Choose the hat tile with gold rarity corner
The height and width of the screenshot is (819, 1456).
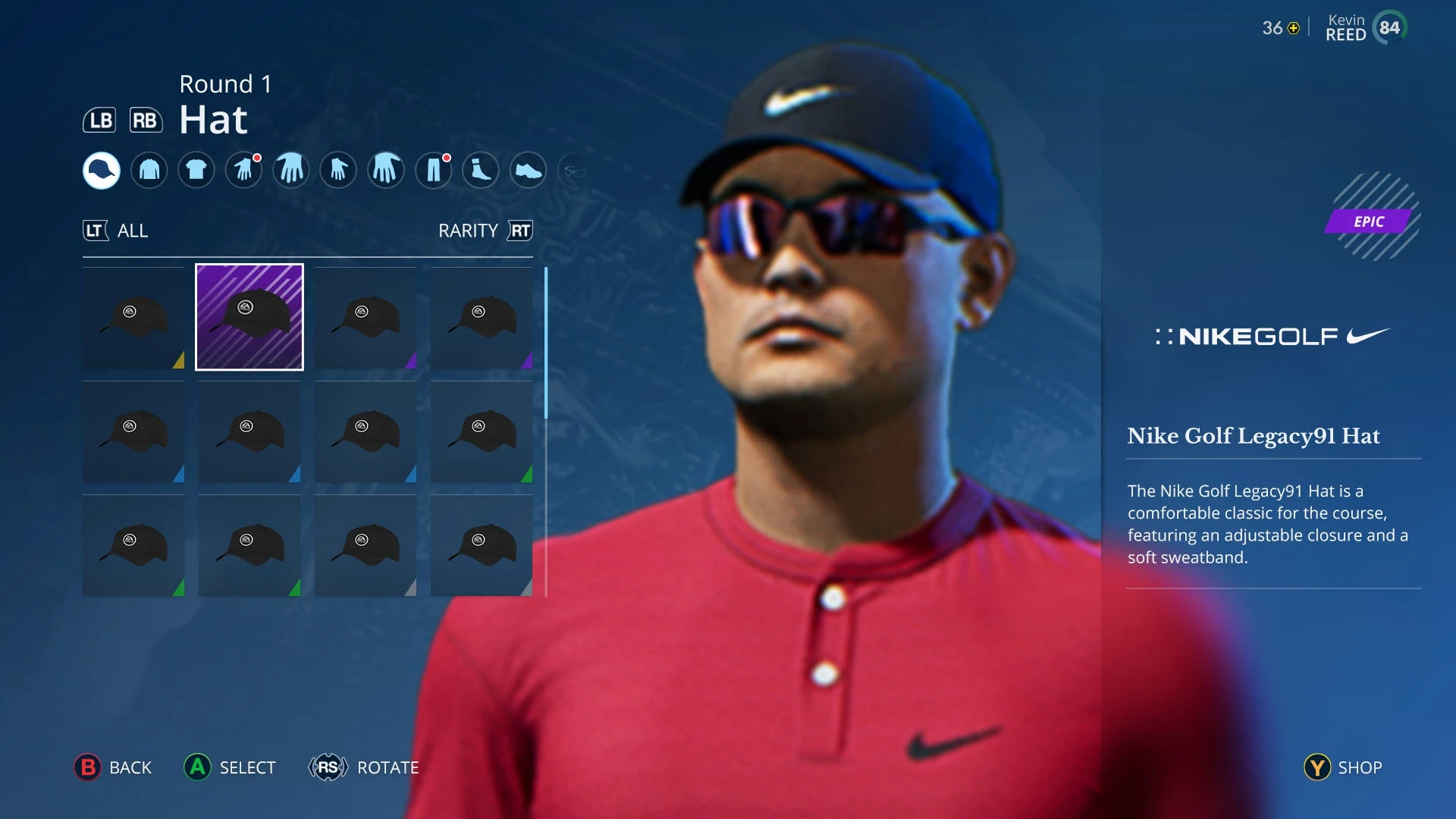coord(133,318)
